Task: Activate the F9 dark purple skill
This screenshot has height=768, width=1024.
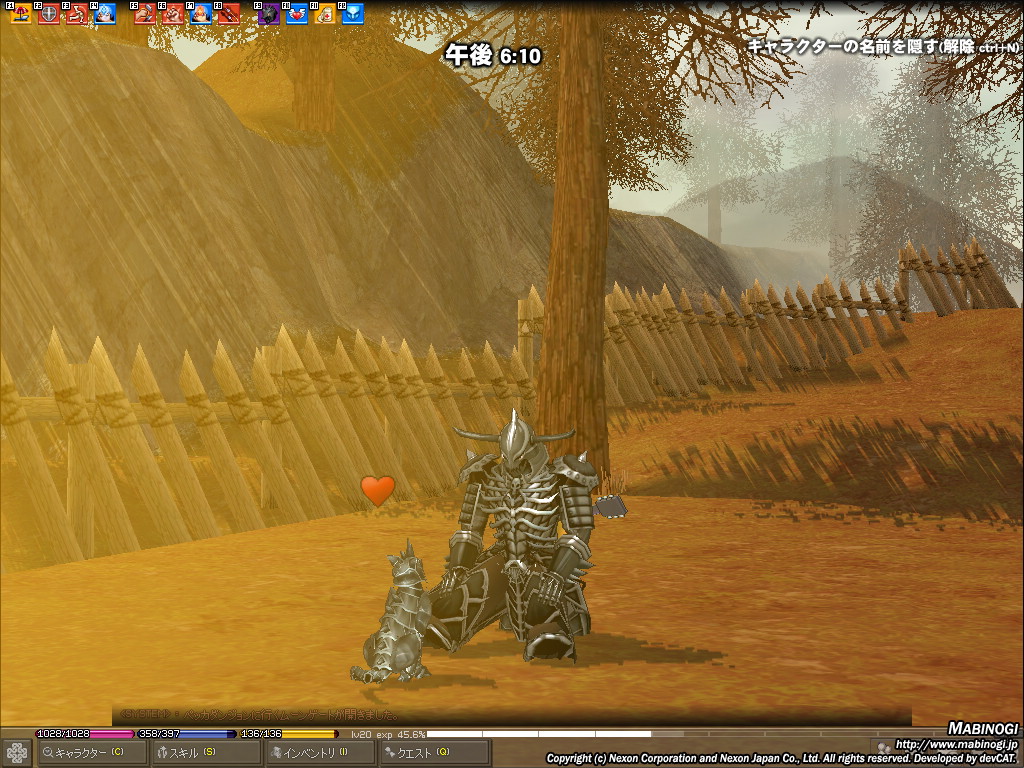Action: pyautogui.click(x=269, y=14)
